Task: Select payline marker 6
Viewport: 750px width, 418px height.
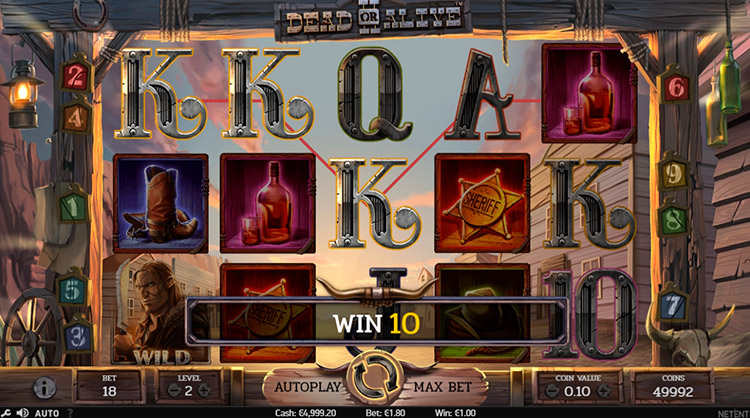Action: (674, 87)
